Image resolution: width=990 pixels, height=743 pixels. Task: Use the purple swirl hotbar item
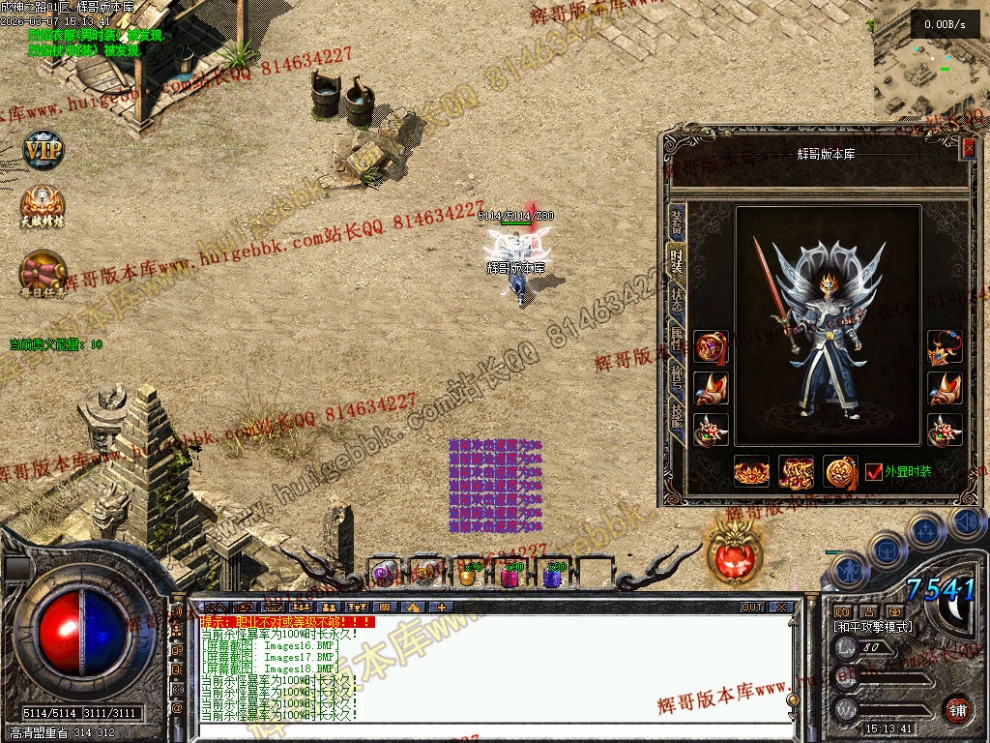point(384,573)
